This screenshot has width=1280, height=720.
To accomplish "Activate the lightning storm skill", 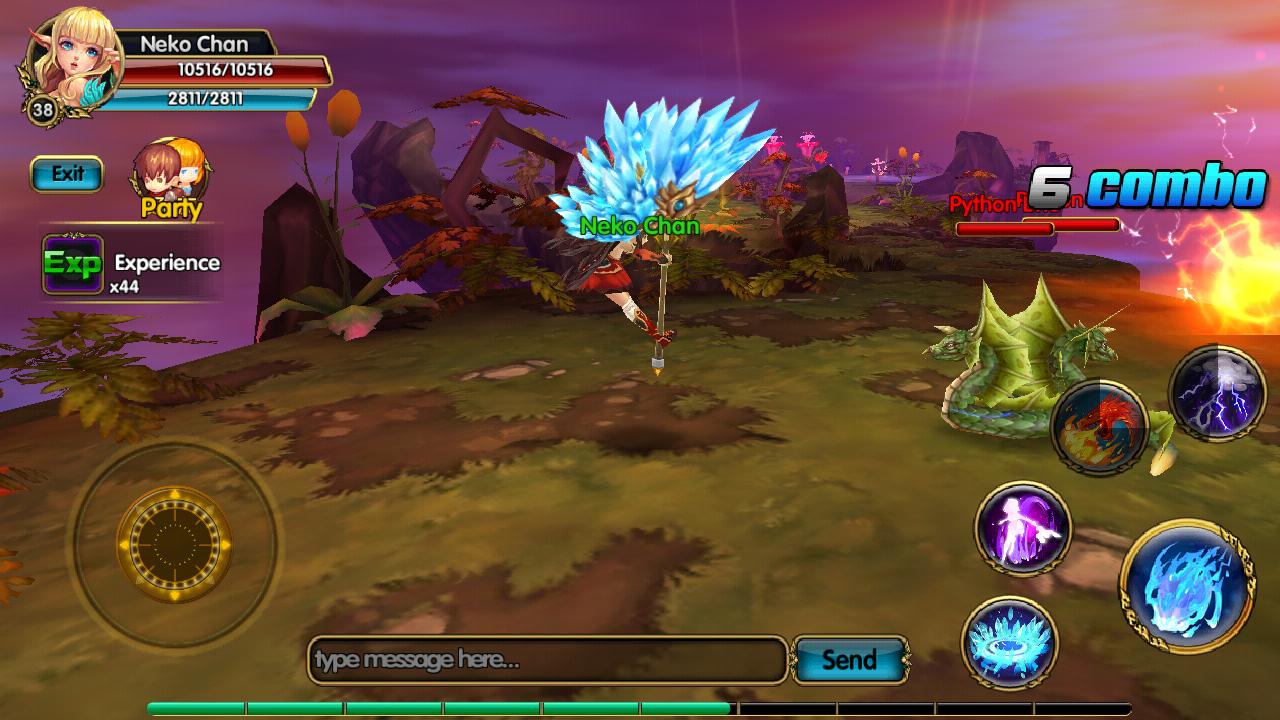I will tap(1218, 394).
